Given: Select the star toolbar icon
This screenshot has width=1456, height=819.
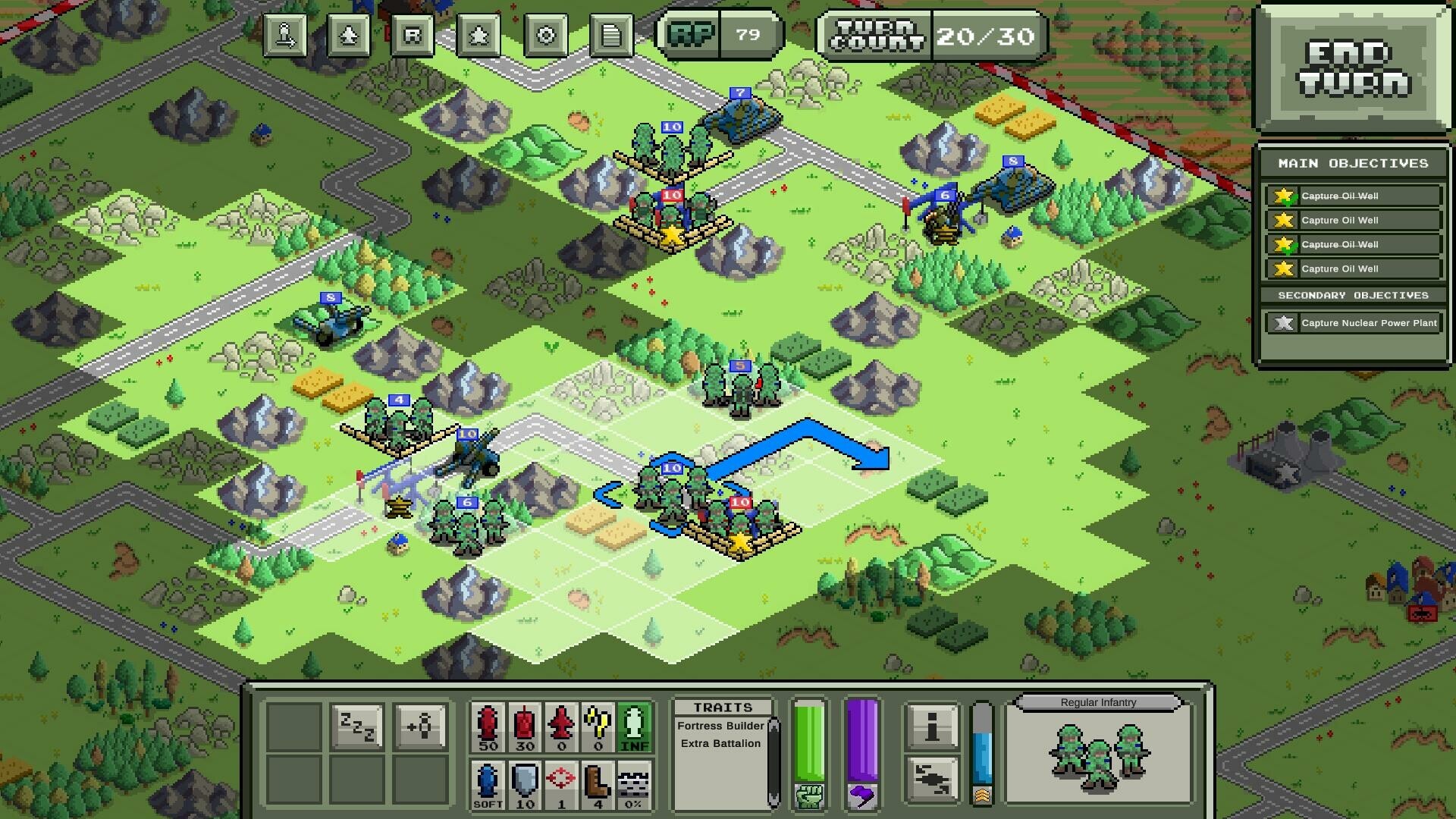Looking at the screenshot, I should 477,36.
